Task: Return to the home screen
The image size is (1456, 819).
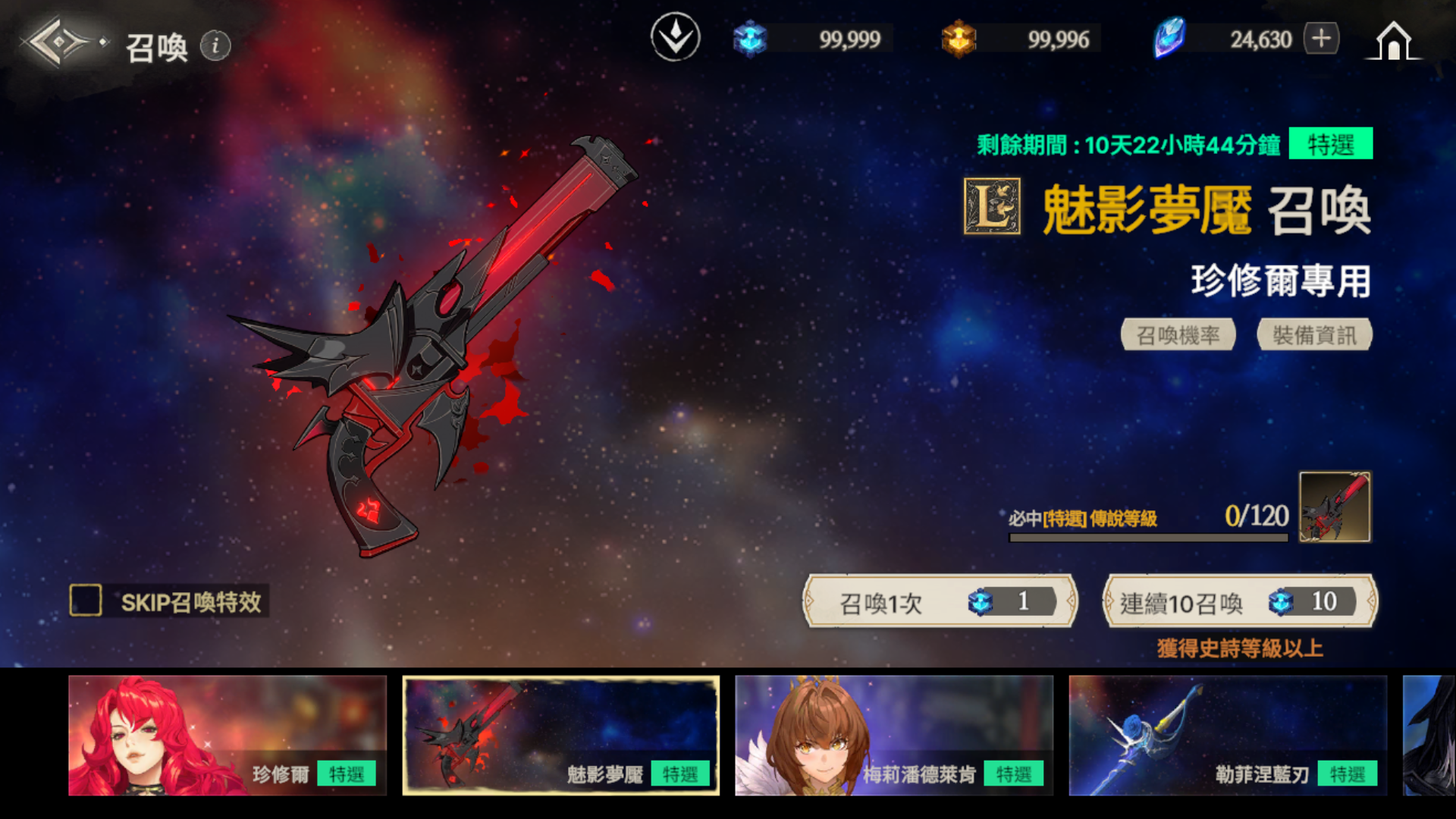Action: (x=1393, y=41)
